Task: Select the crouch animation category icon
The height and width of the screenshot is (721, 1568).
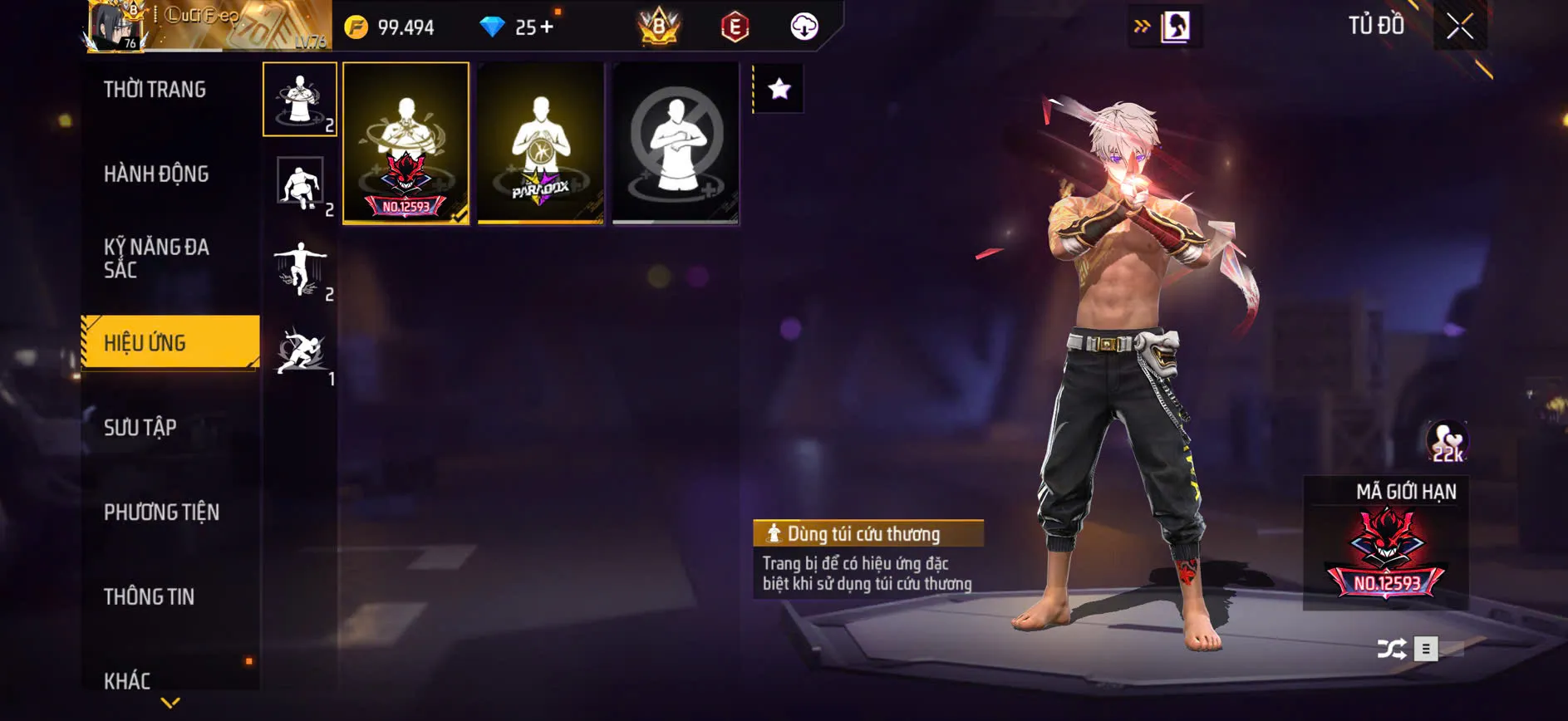Action: 301,184
